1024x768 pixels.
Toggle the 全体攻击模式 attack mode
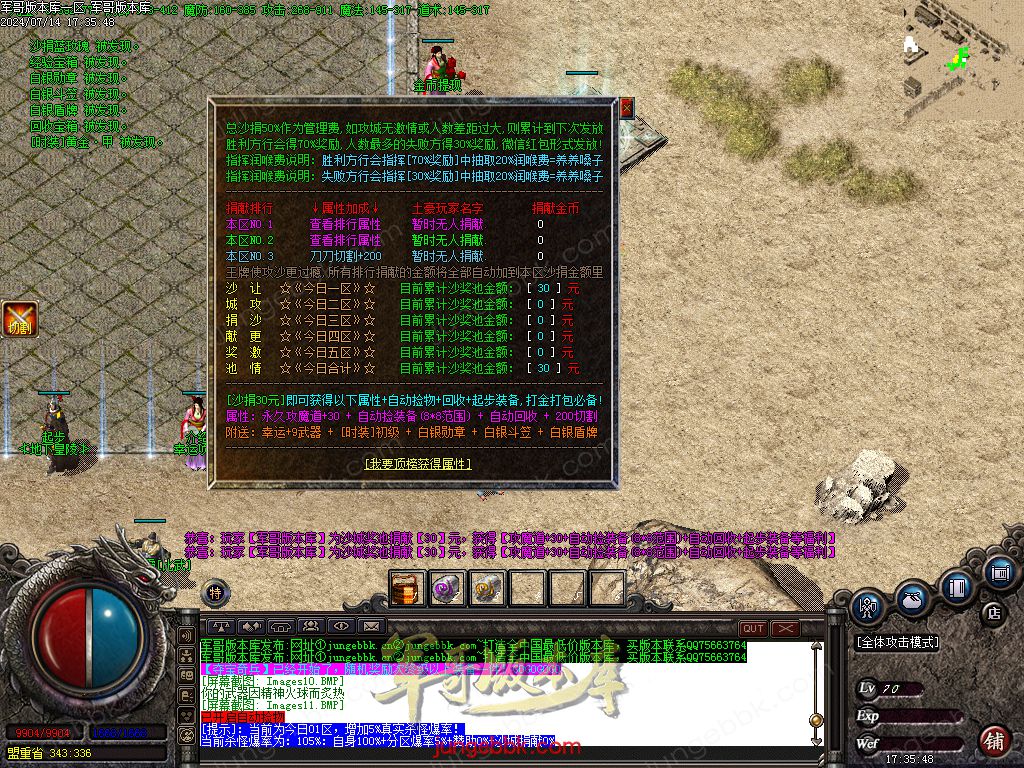click(898, 643)
